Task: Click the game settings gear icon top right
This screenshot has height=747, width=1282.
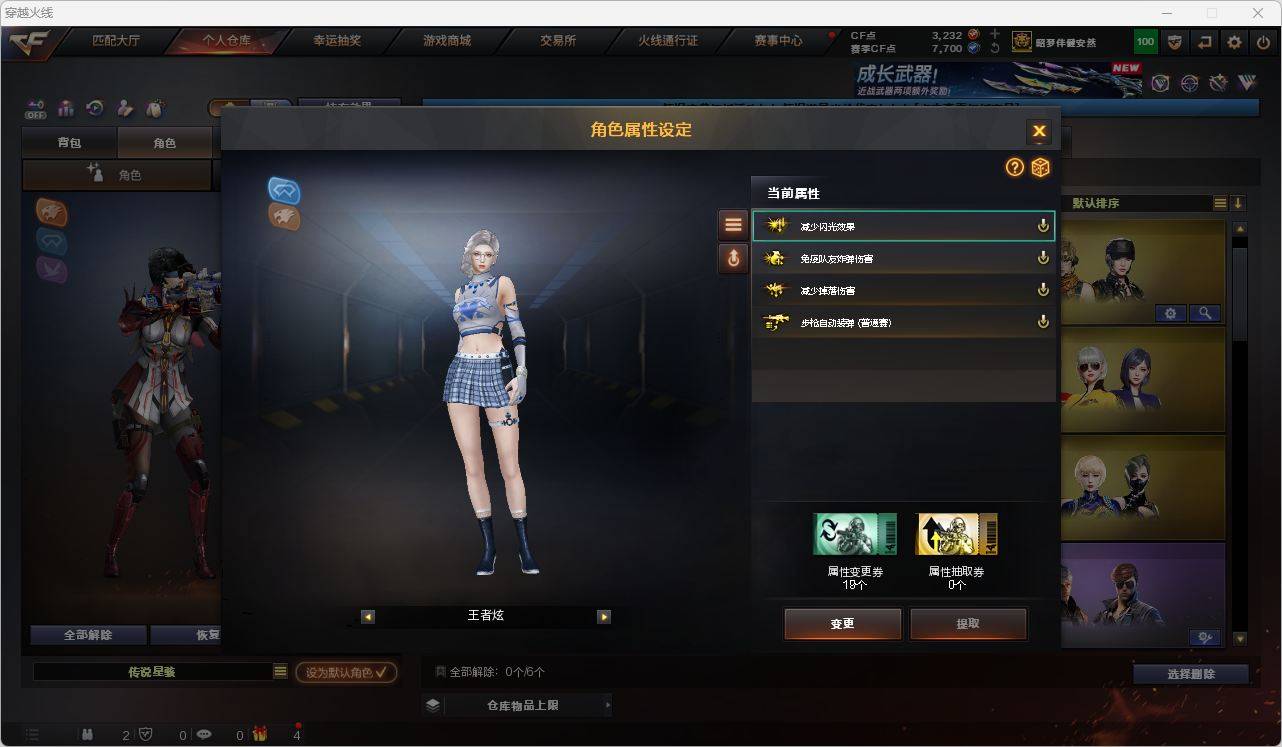Action: pyautogui.click(x=1233, y=42)
